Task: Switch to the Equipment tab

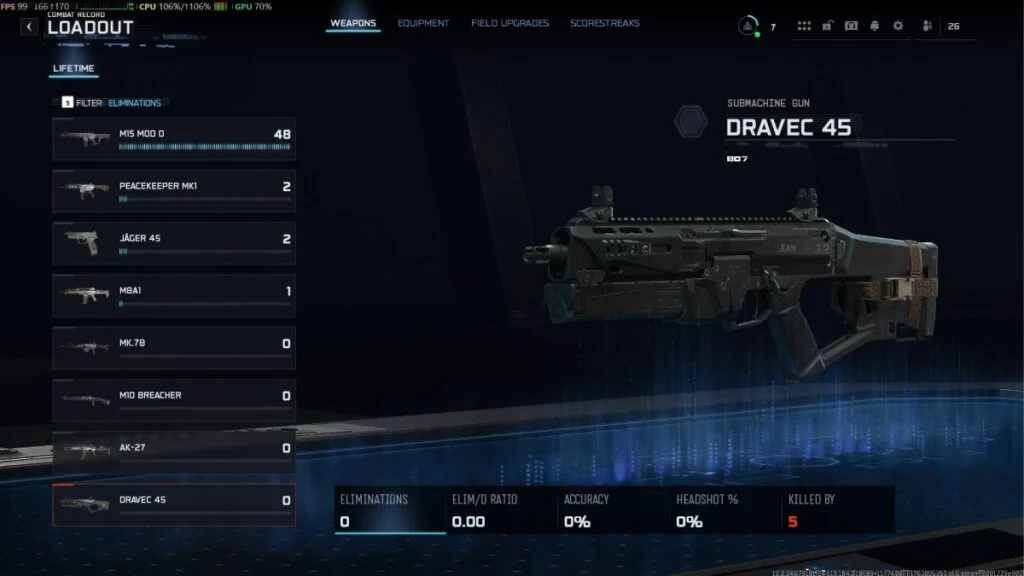Action: coord(423,23)
